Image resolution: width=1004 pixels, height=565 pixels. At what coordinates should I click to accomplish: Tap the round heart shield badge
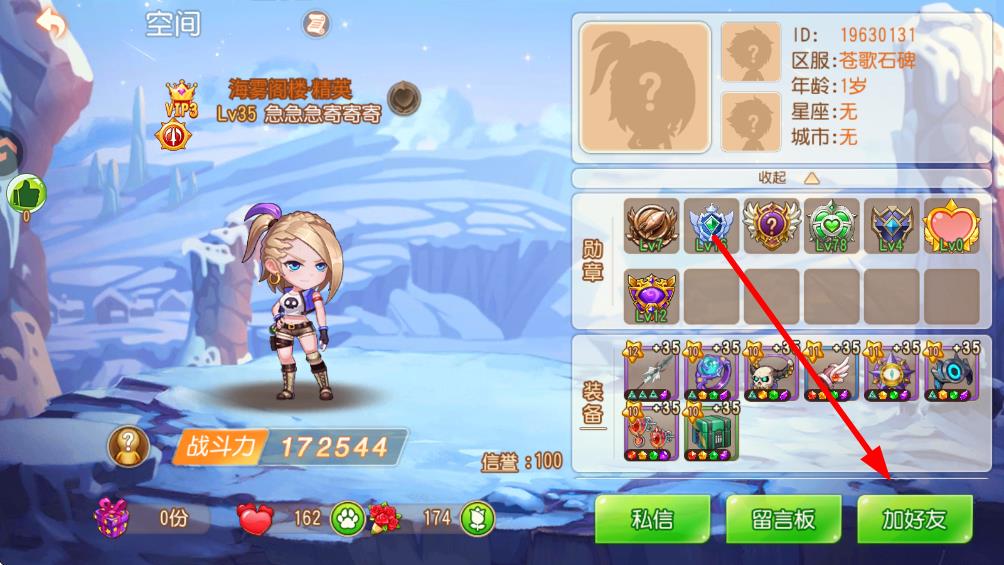coord(403,99)
